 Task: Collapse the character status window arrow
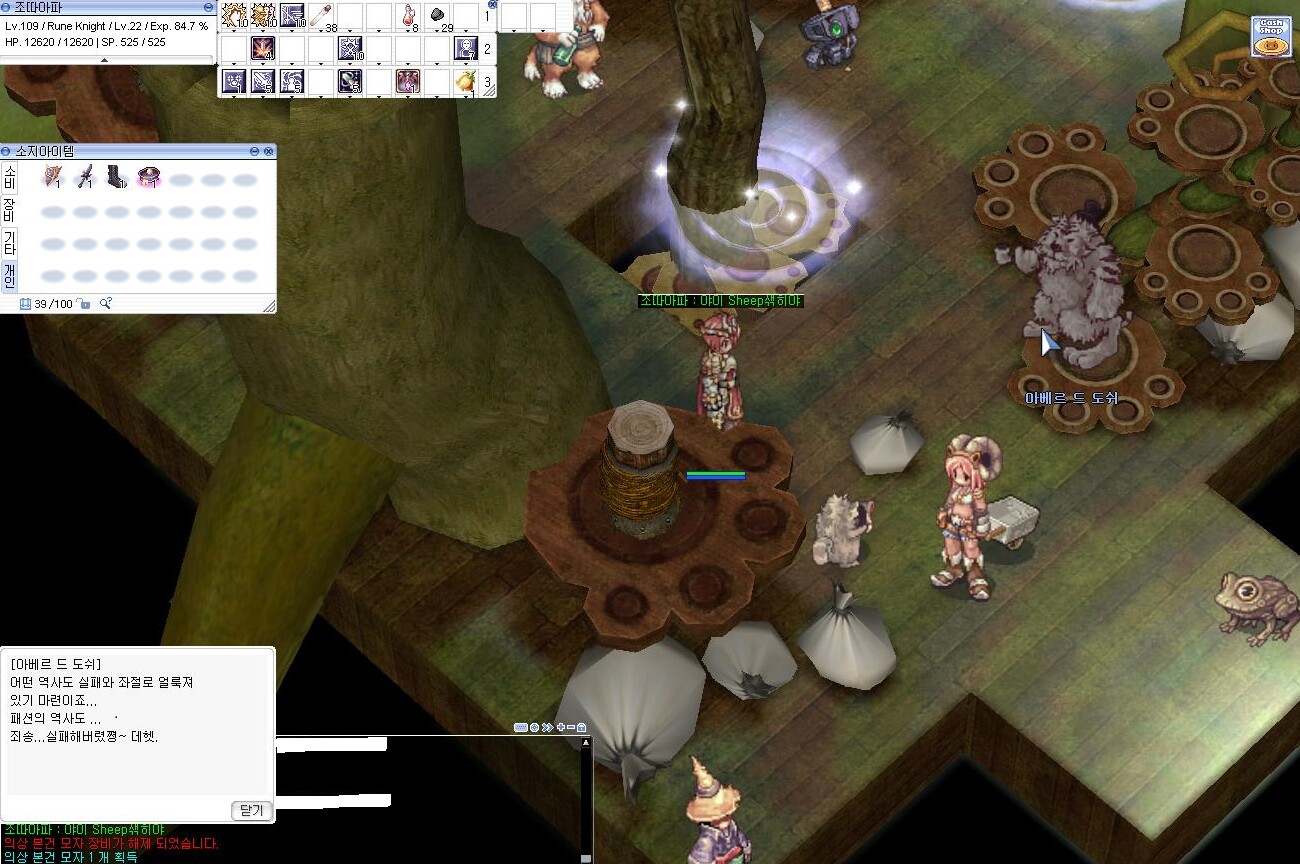106,60
